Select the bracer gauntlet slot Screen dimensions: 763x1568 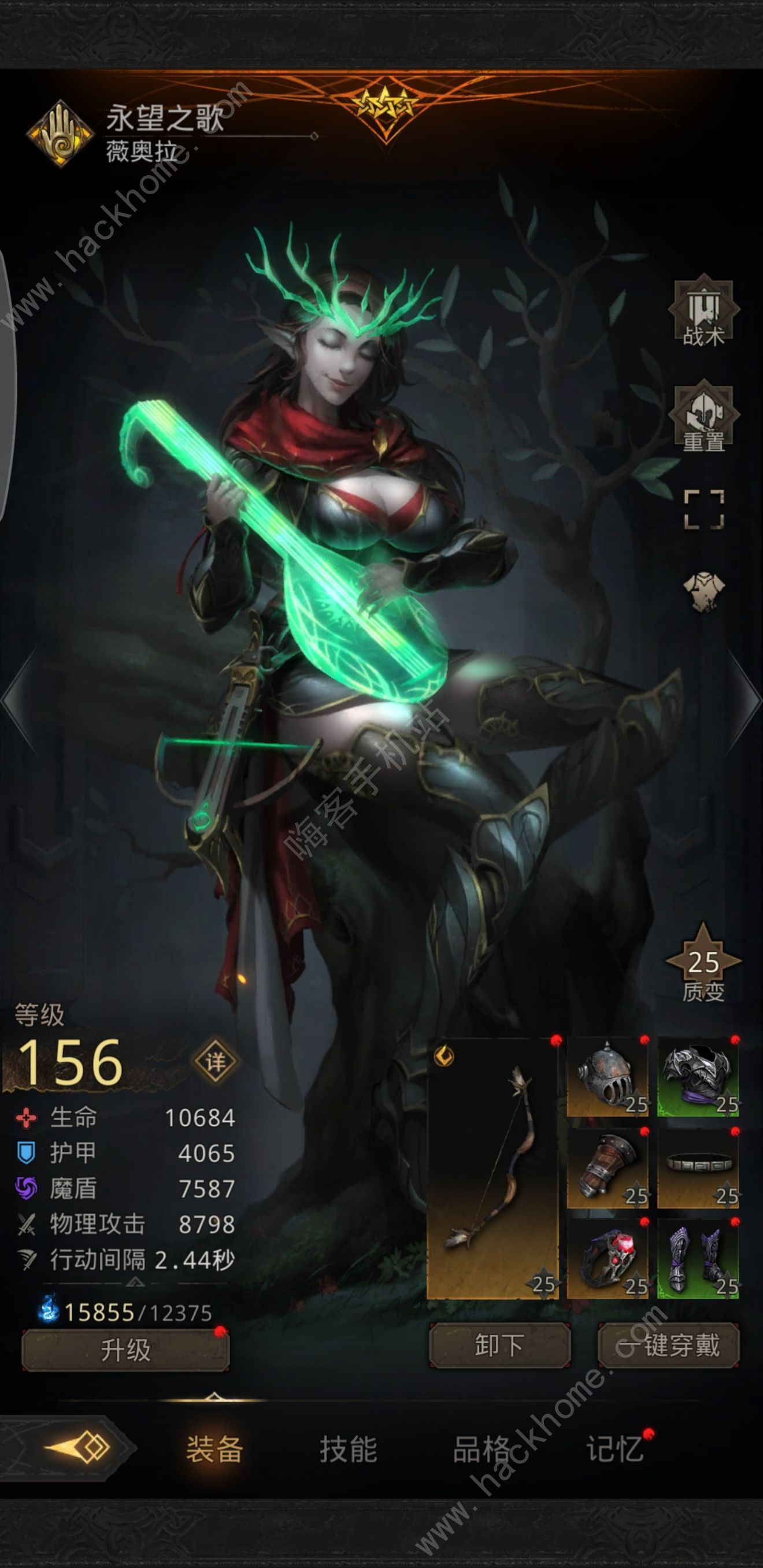tap(607, 1168)
